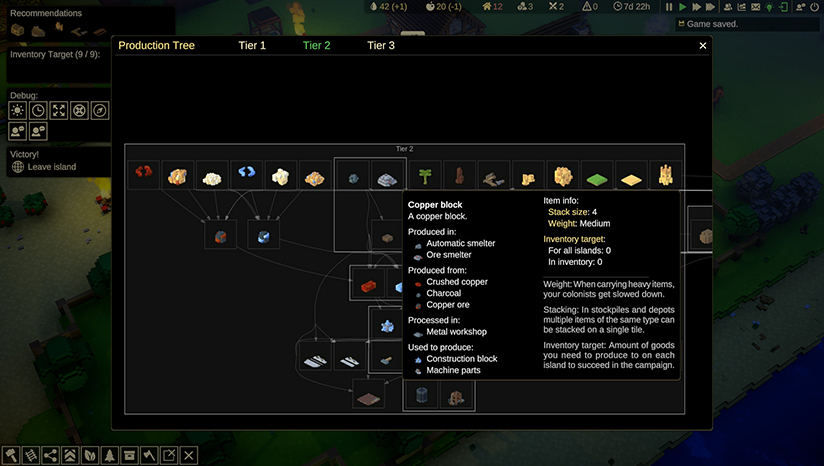Select the green palm tree item
Image resolution: width=824 pixels, height=466 pixels.
[426, 176]
